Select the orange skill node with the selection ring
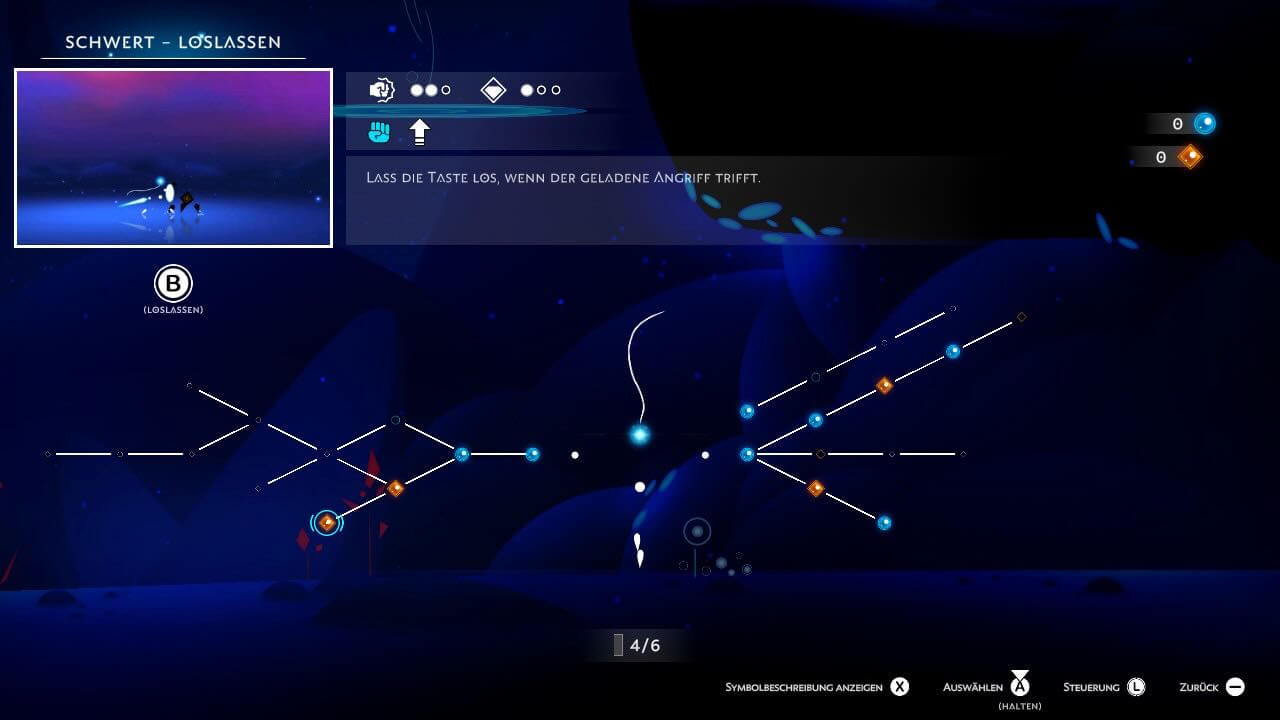 point(327,522)
